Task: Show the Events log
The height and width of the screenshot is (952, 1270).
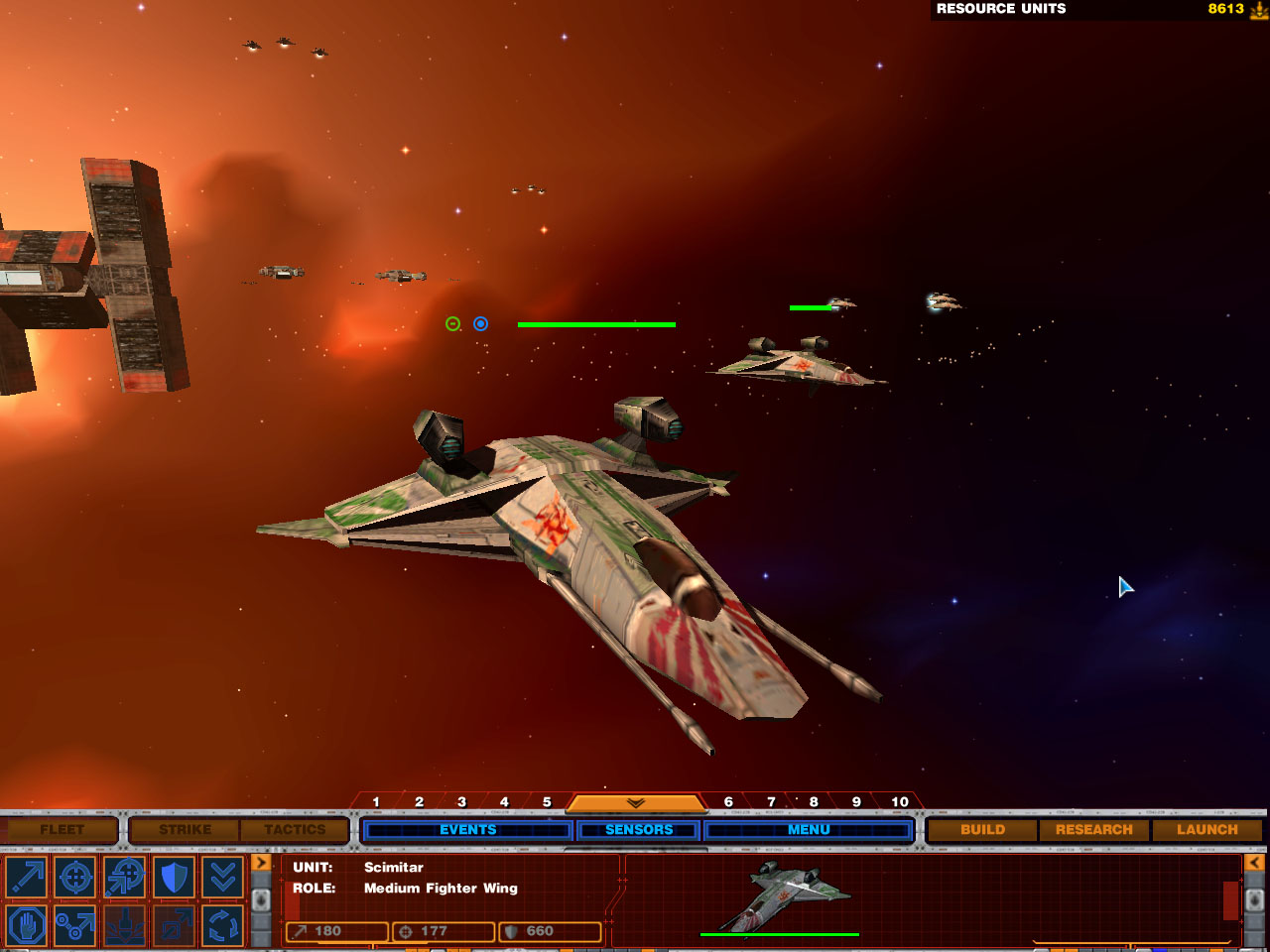Action: [x=467, y=829]
